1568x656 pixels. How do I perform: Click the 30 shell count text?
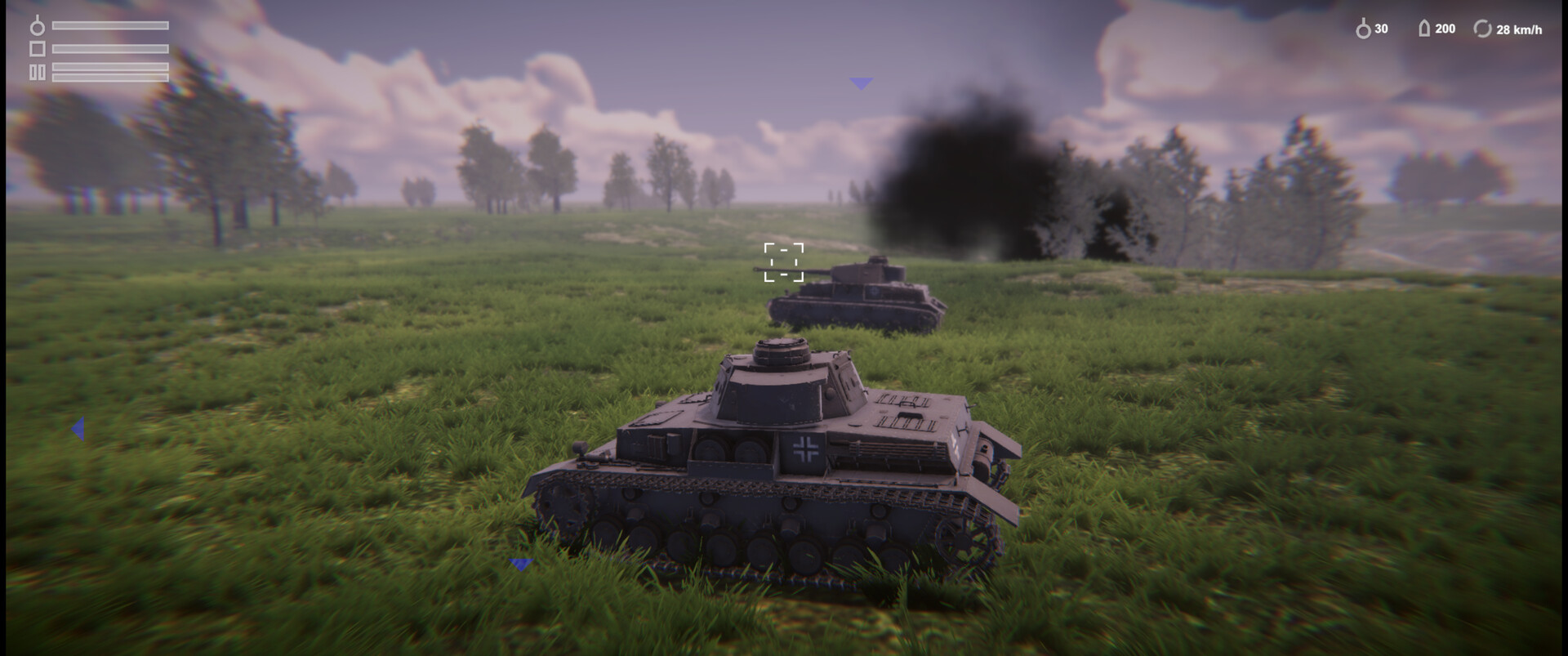click(1380, 29)
